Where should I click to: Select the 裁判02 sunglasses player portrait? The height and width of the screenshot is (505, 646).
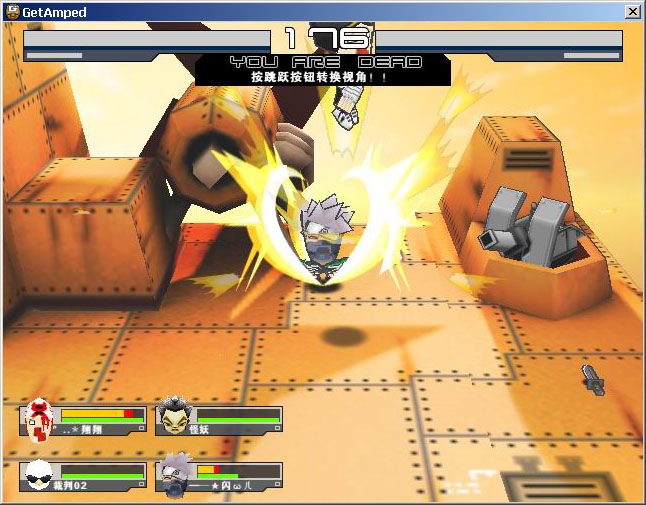click(39, 475)
